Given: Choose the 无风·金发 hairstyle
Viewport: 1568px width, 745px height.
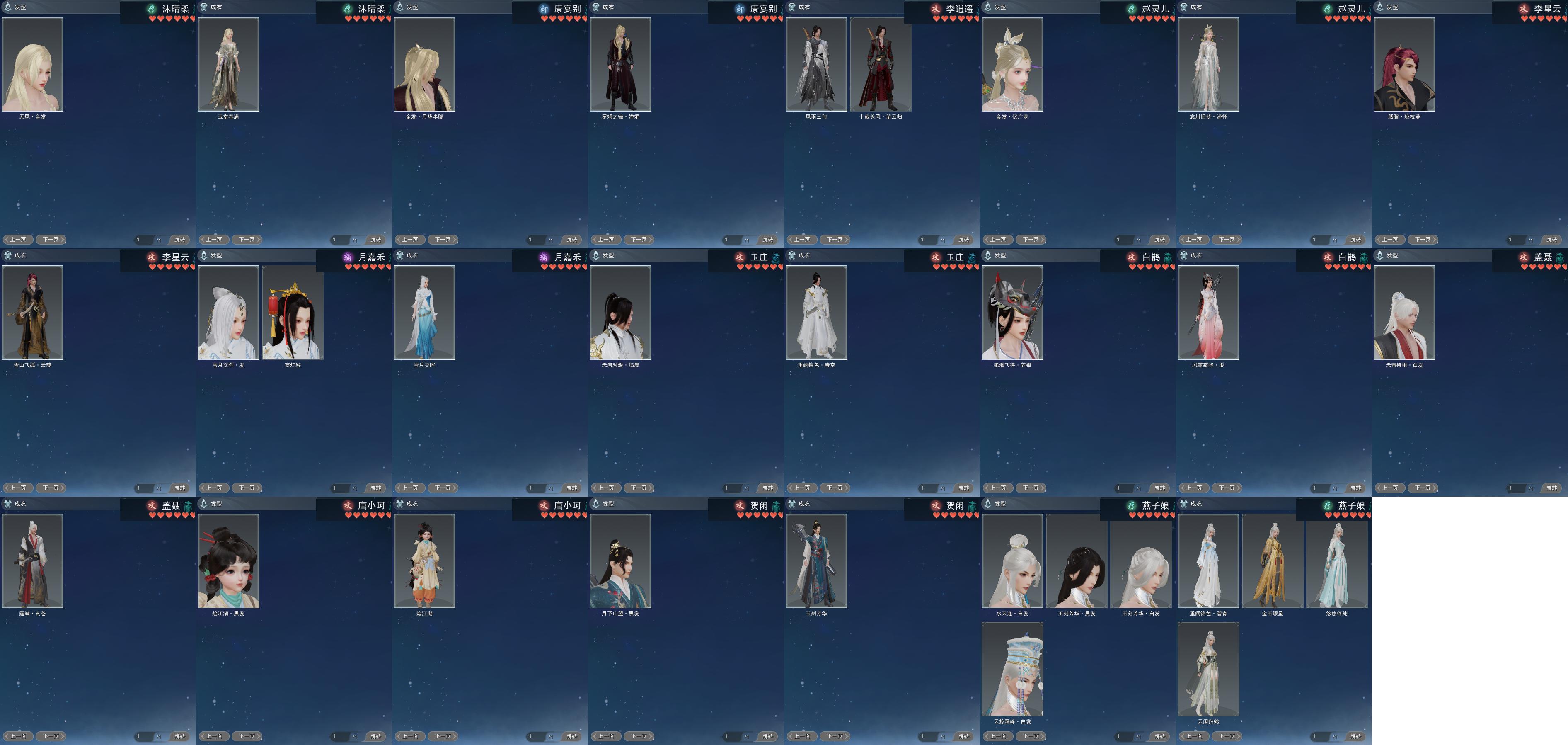Looking at the screenshot, I should click(x=32, y=64).
